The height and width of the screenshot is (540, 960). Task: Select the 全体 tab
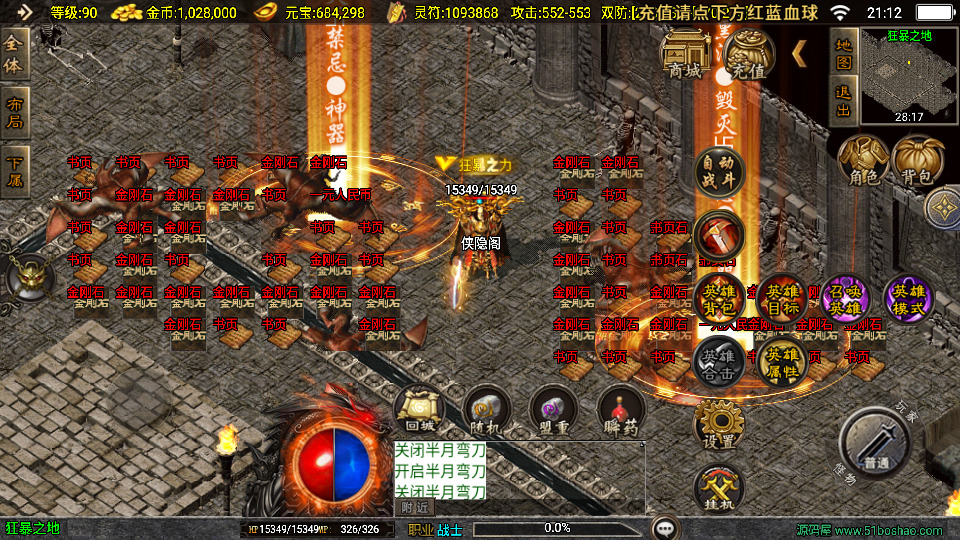click(x=15, y=56)
